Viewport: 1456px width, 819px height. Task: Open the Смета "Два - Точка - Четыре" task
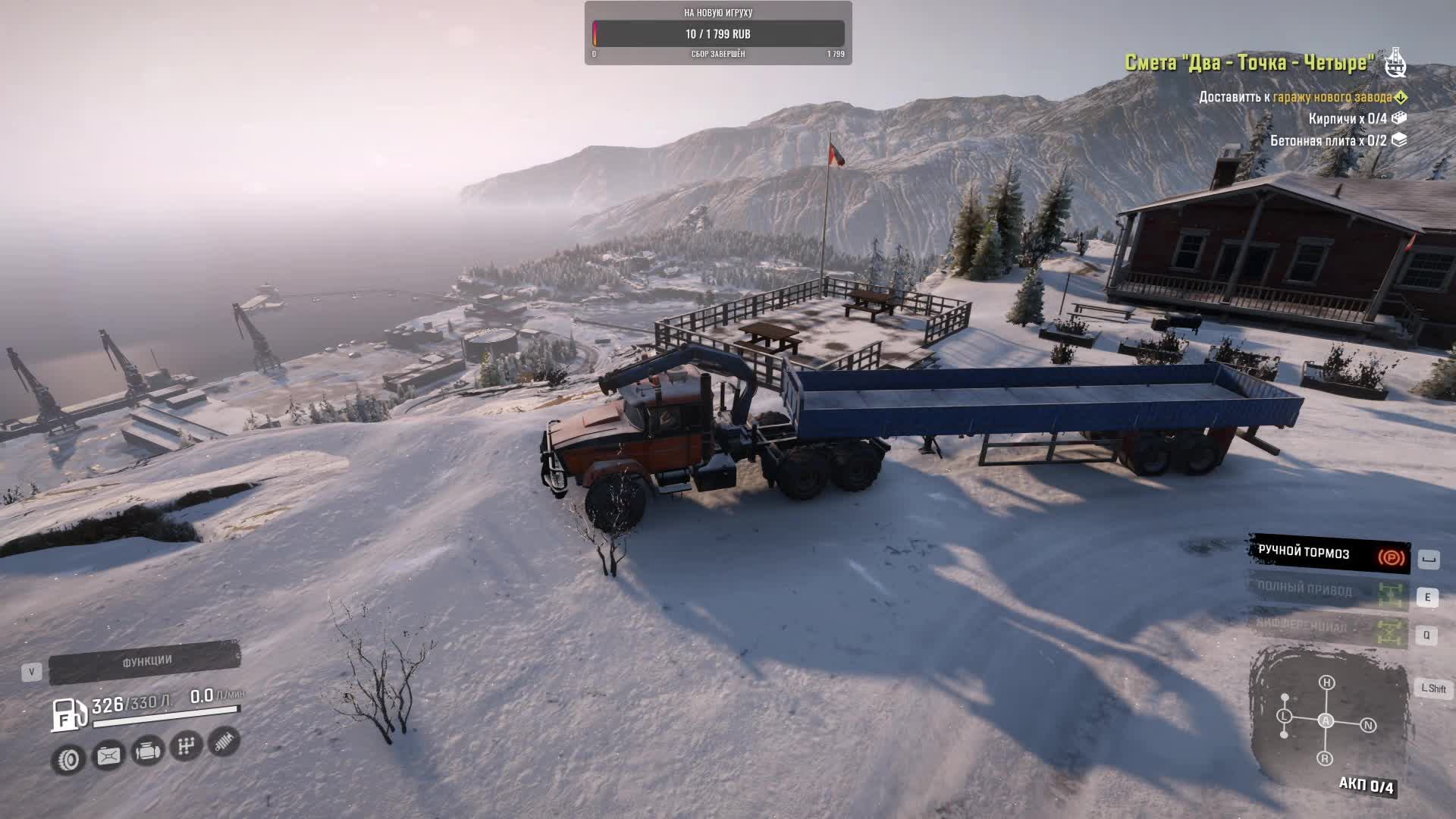(1249, 62)
